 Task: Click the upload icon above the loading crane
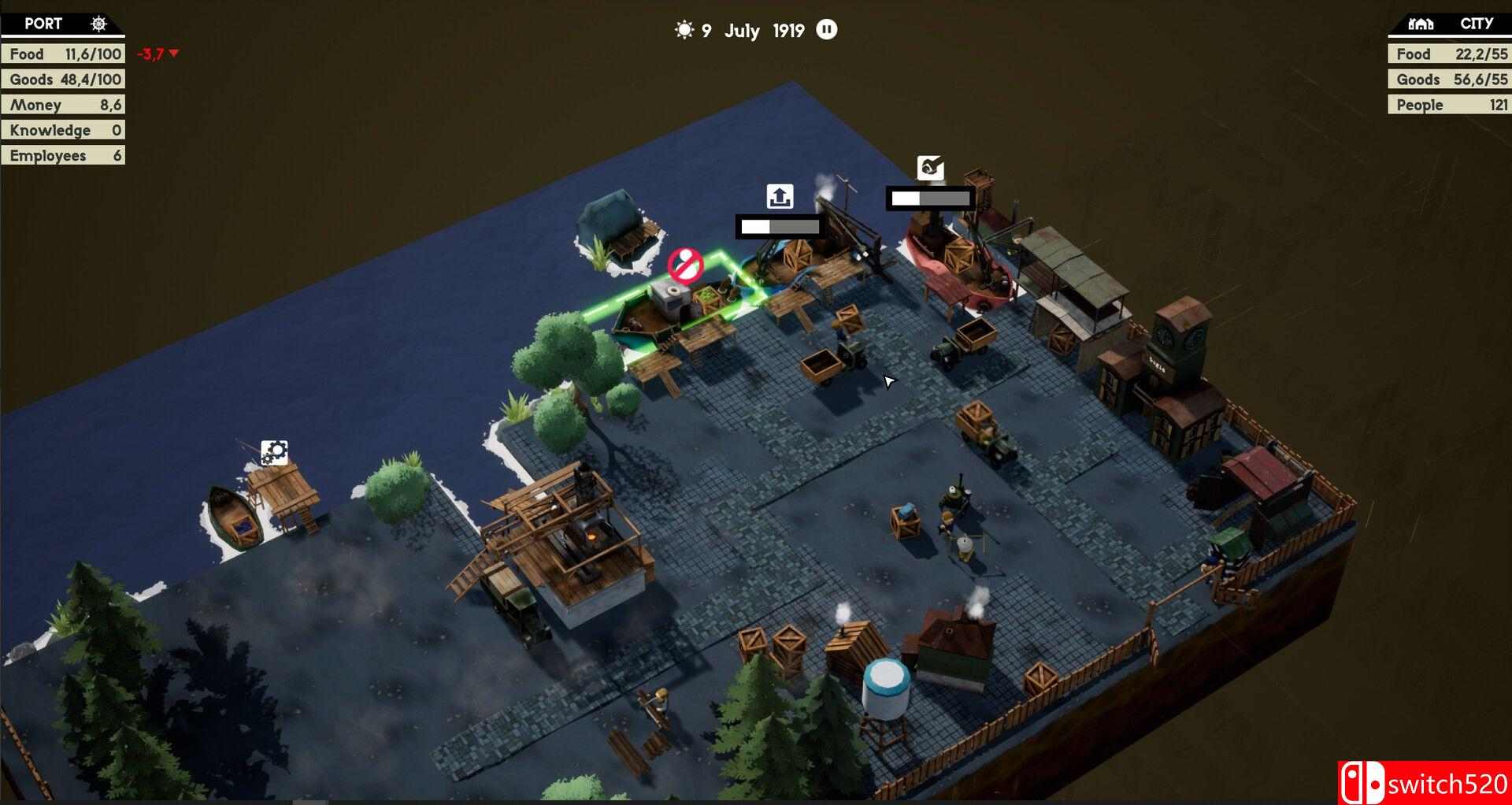click(779, 195)
